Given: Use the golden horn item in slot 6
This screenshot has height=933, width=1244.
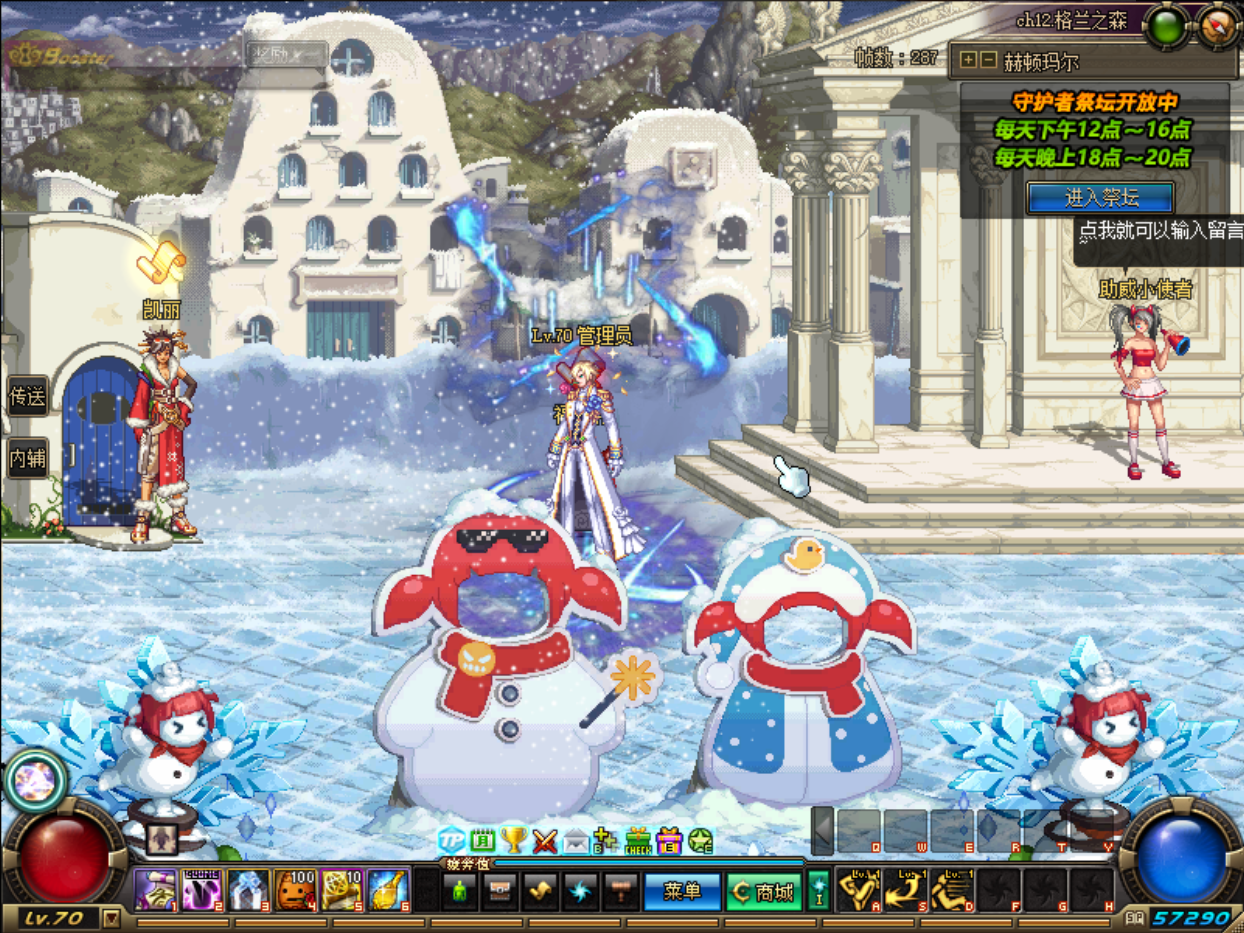Looking at the screenshot, I should 387,890.
